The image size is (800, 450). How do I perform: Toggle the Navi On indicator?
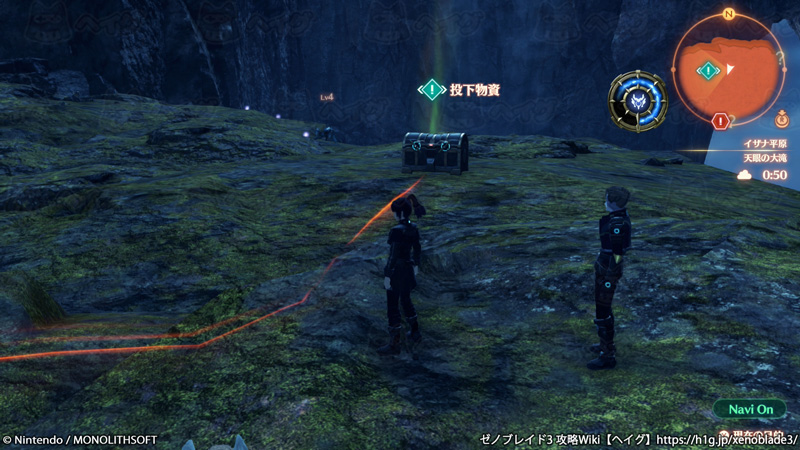(749, 410)
